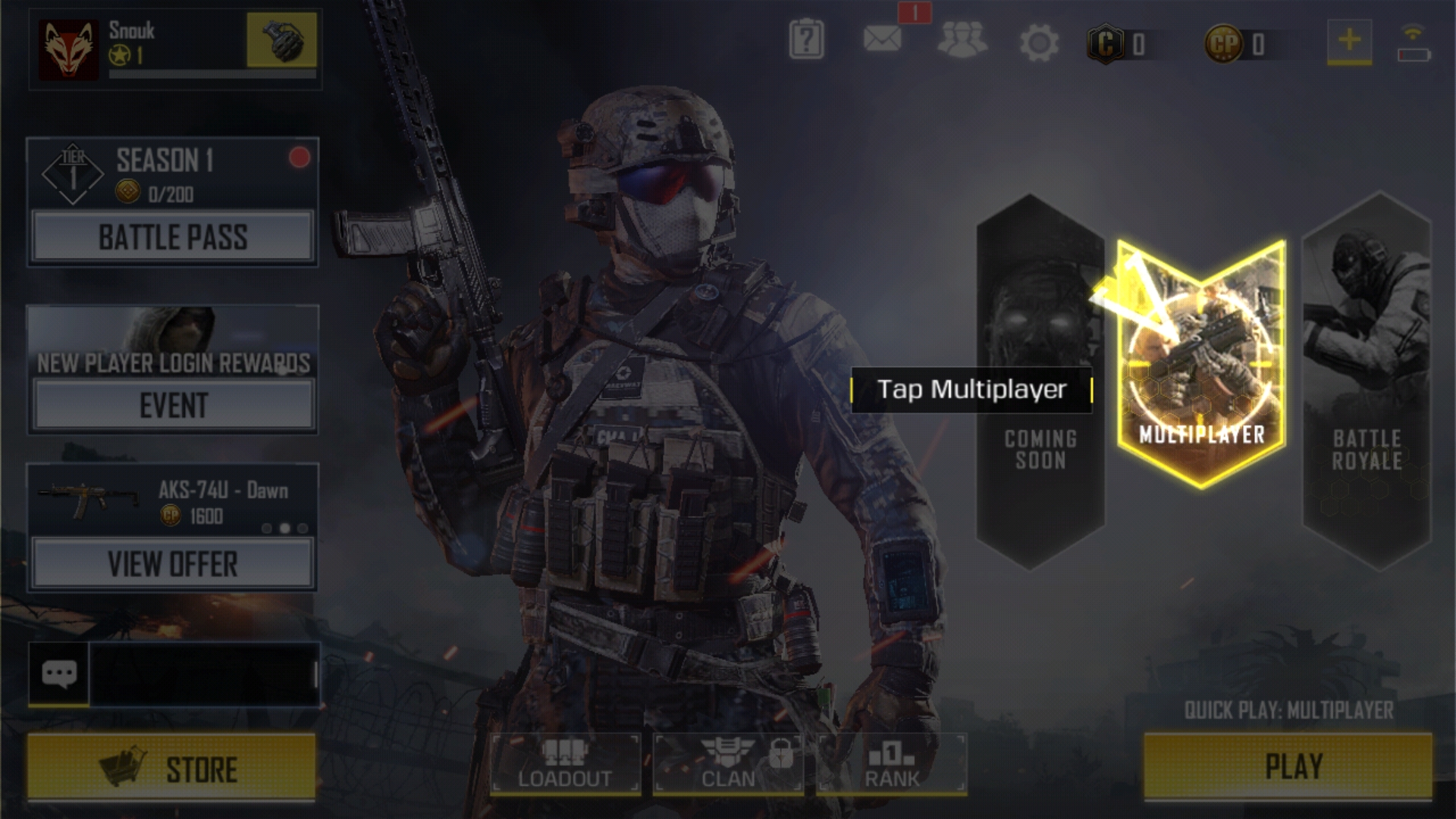Screen dimensions: 1456x819
Task: Open the Event login rewards
Action: [x=173, y=406]
